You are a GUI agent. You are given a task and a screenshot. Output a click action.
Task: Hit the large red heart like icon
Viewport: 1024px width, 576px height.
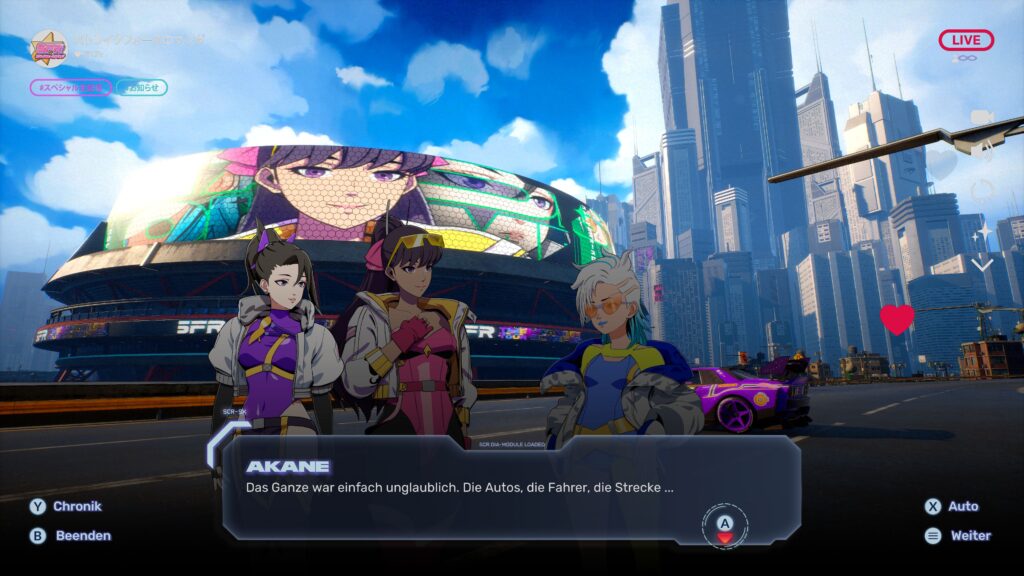pos(897,319)
